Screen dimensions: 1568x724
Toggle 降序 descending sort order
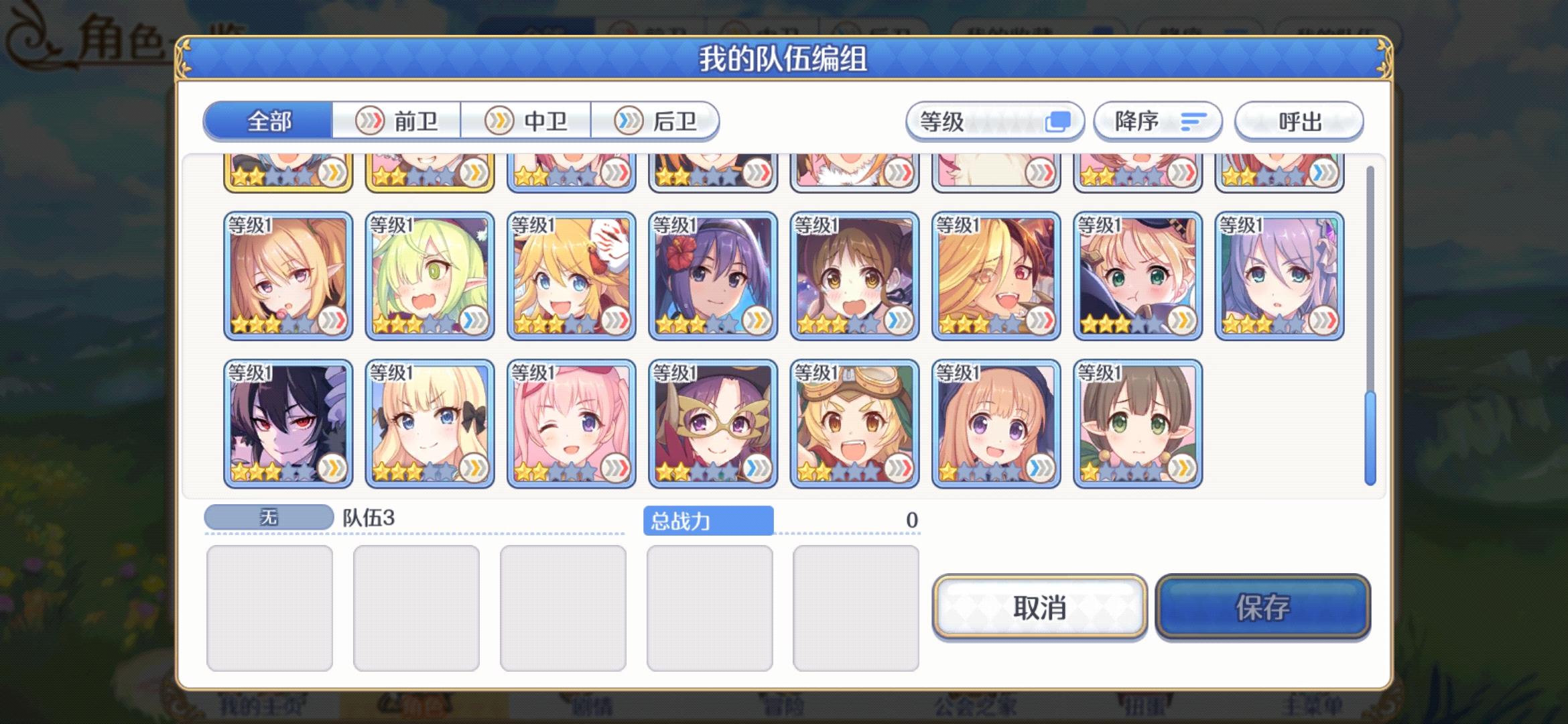coord(1157,121)
